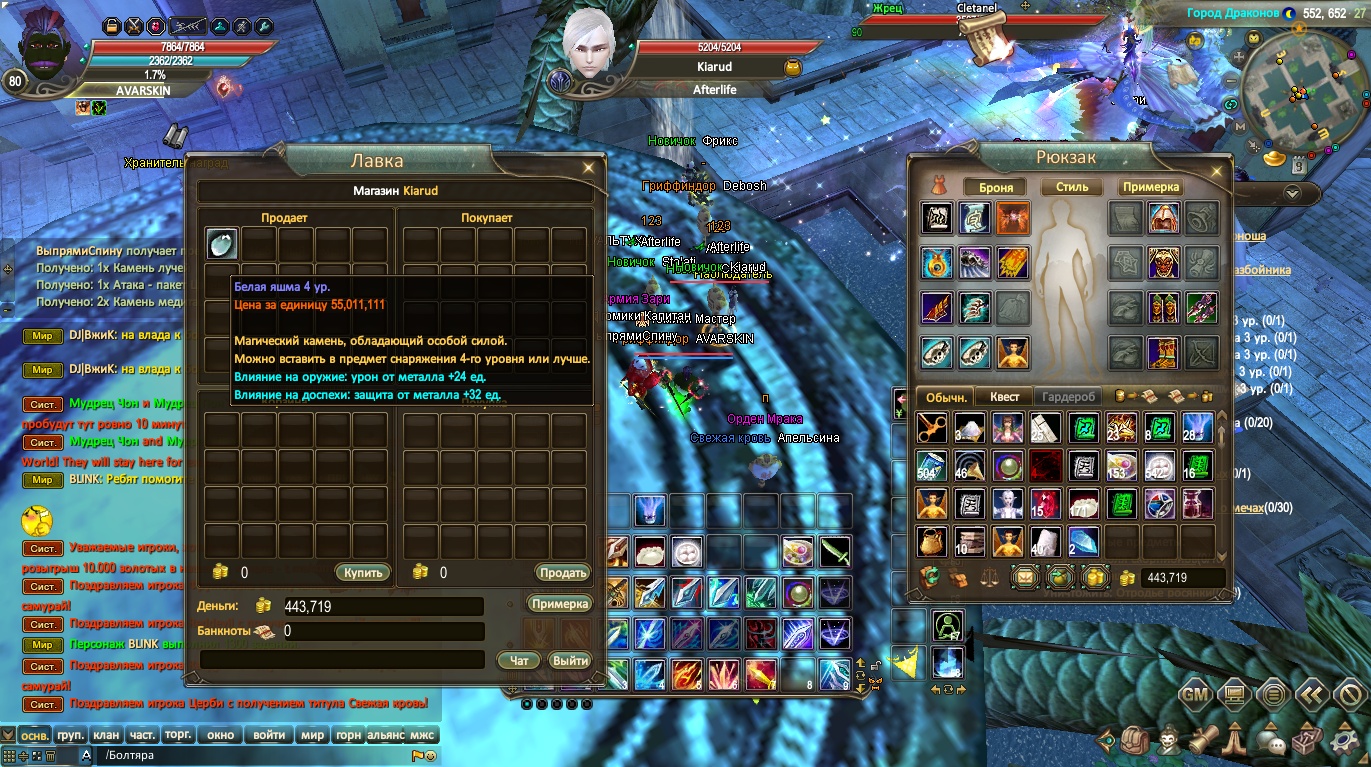Viewport: 1371px width, 767px height.
Task: Click the Купить buy button
Action: [x=362, y=573]
